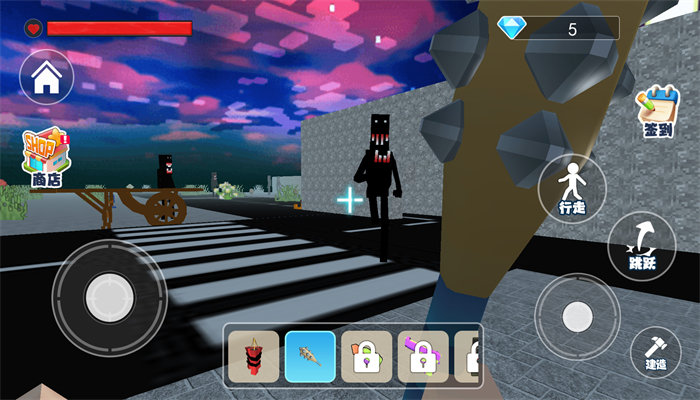This screenshot has width=700, height=400.
Task: Select the locked orange and green item slot
Action: pyautogui.click(x=366, y=355)
